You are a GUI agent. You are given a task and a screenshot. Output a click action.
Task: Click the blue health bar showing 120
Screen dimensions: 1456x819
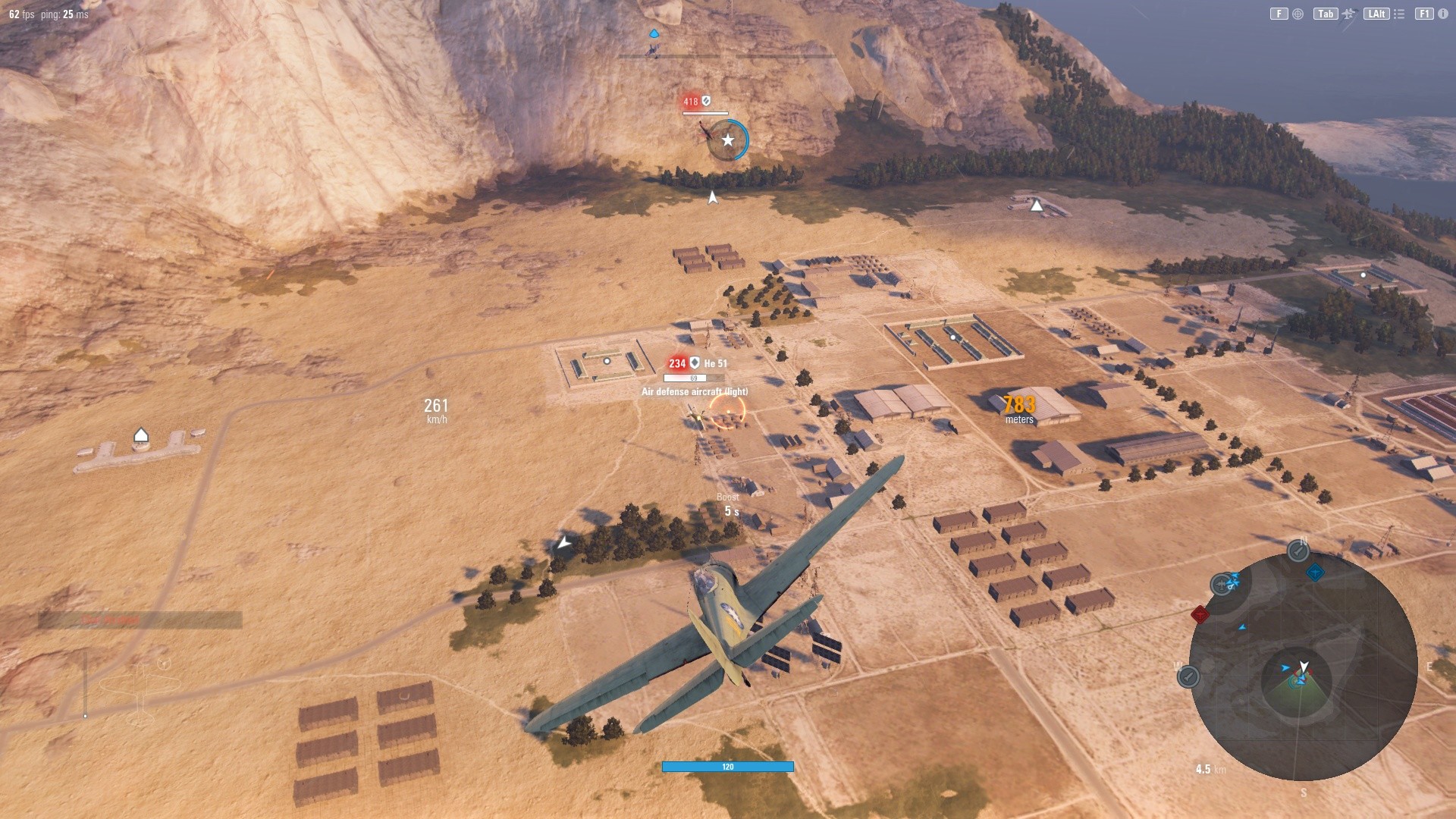pyautogui.click(x=726, y=767)
